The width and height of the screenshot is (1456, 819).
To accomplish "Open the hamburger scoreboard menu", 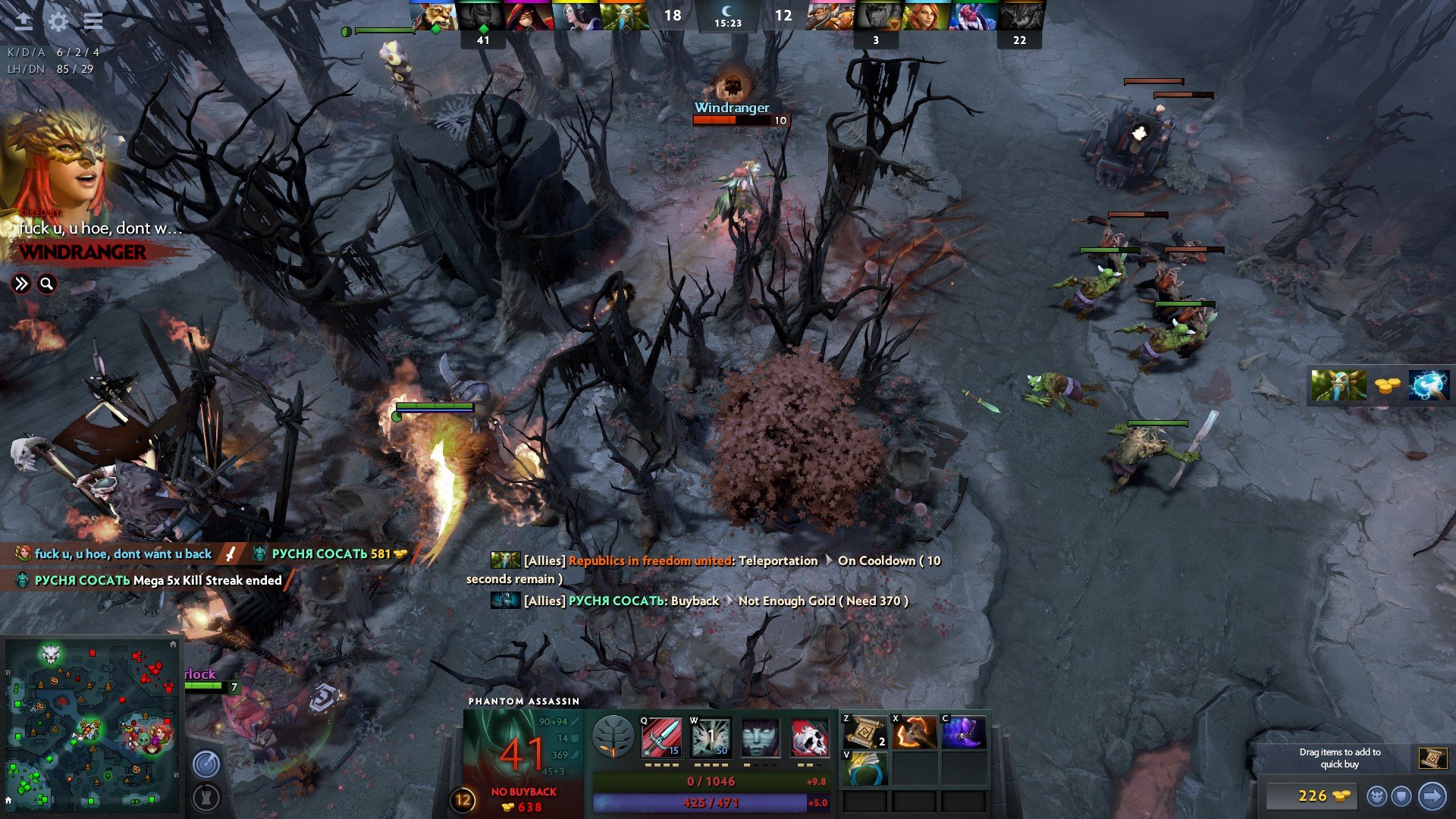I will coord(93,21).
